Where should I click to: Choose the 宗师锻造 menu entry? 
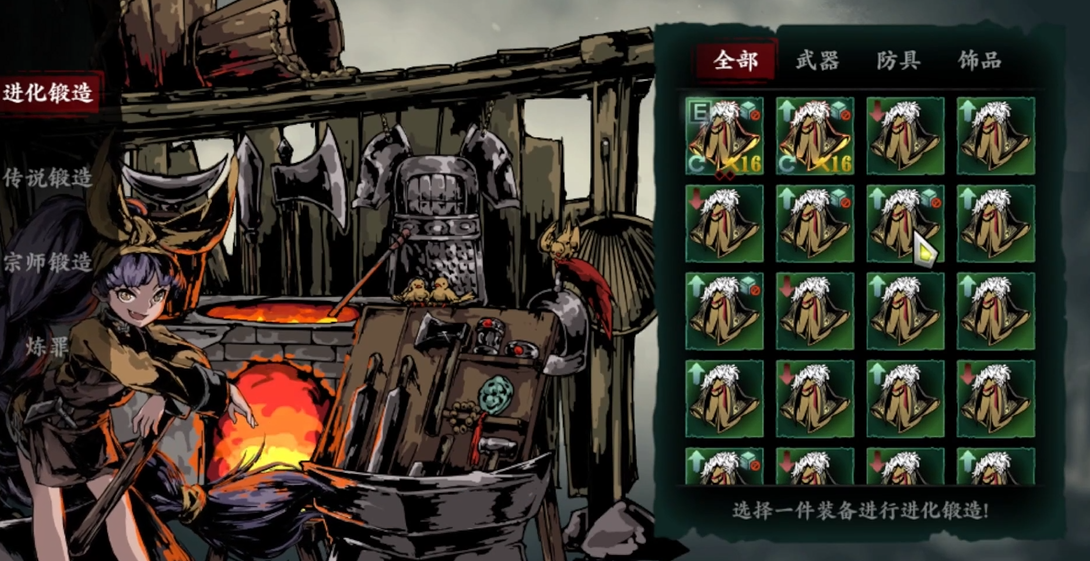48,263
